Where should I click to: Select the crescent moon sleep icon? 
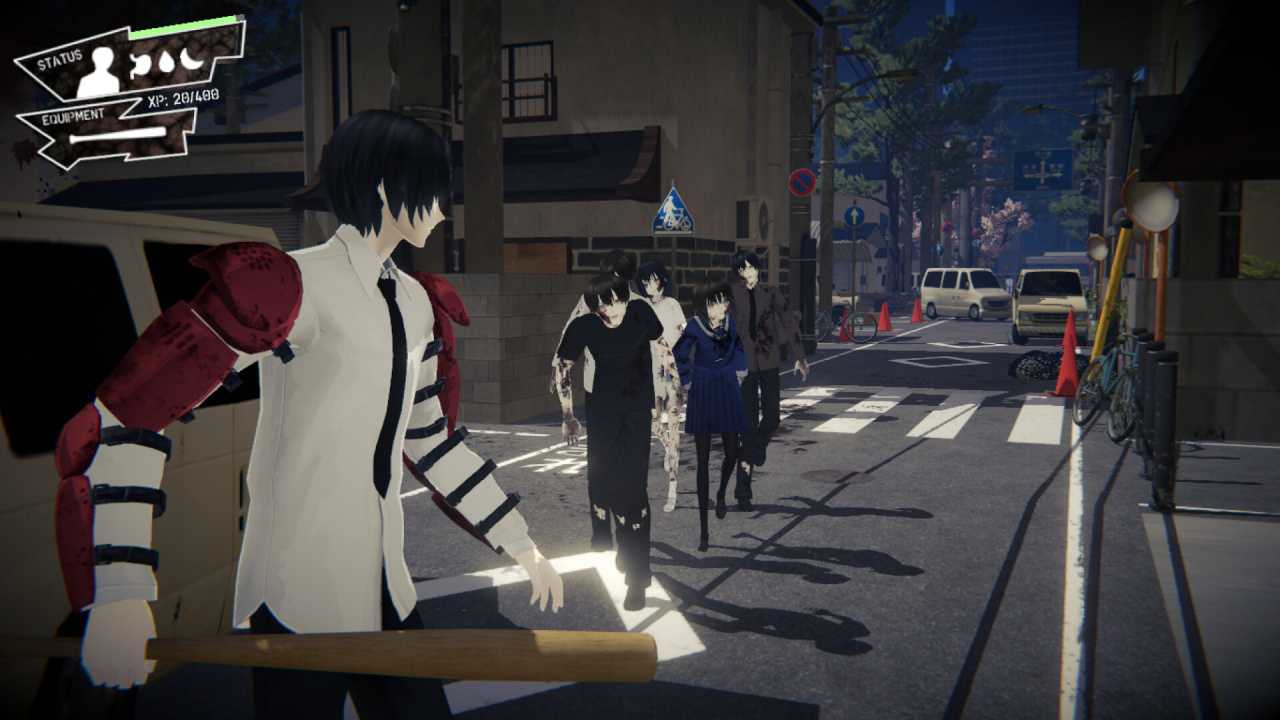190,58
